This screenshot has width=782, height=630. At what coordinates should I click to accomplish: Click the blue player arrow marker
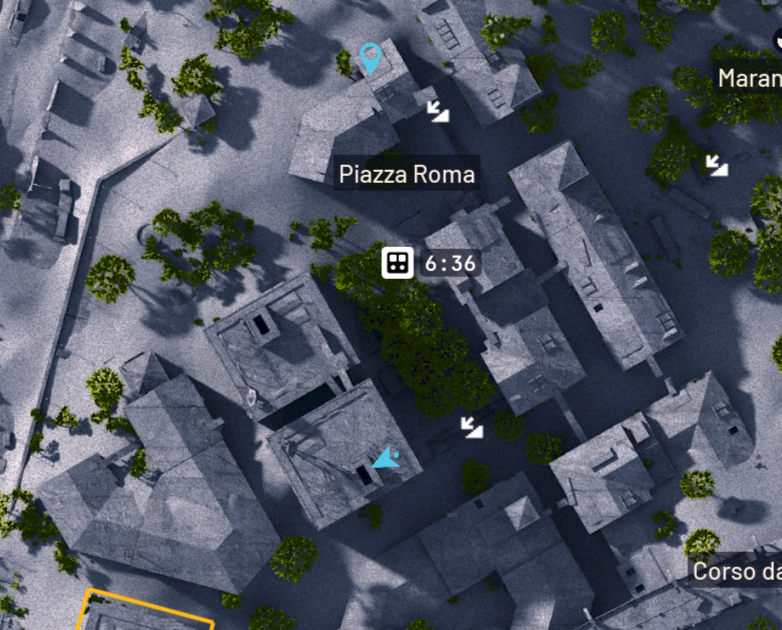tap(384, 459)
